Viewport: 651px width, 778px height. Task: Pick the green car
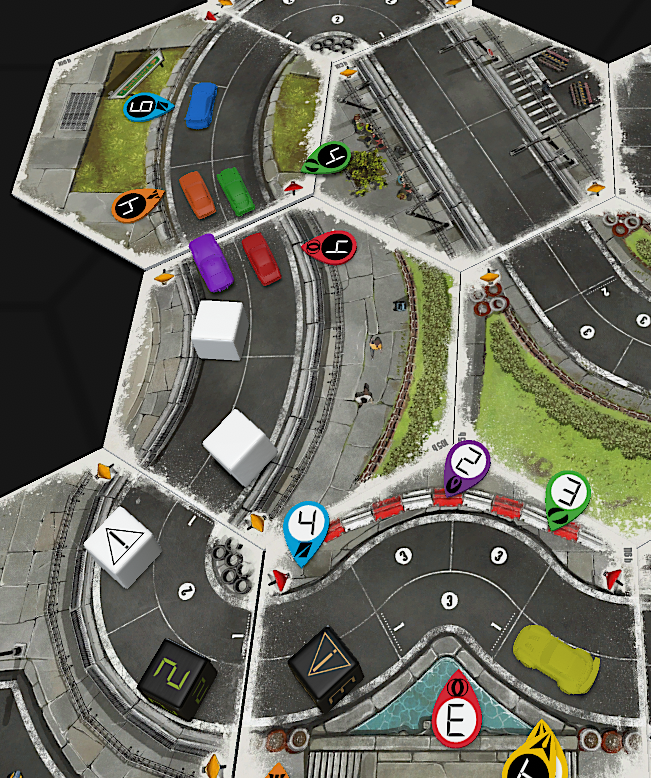pos(236,190)
